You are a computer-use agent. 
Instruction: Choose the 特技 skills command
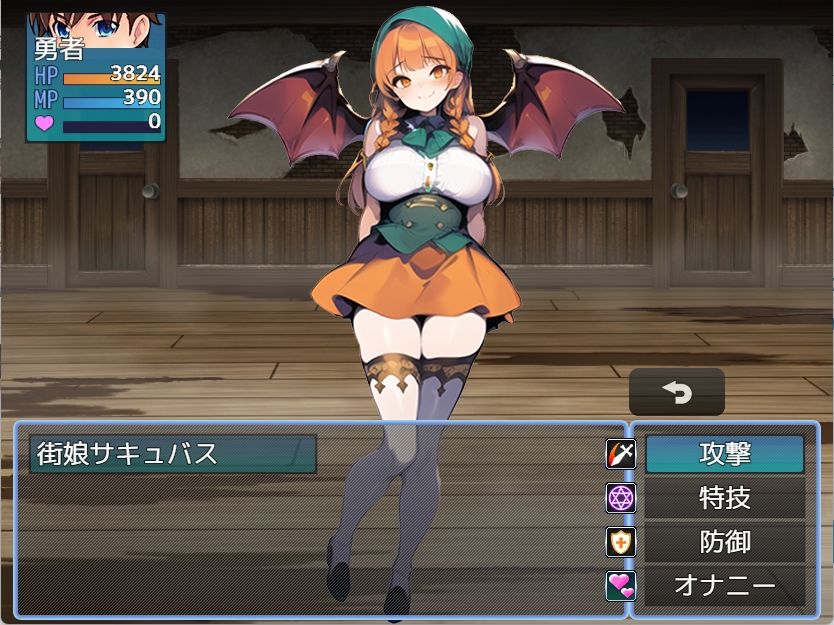[x=724, y=498]
